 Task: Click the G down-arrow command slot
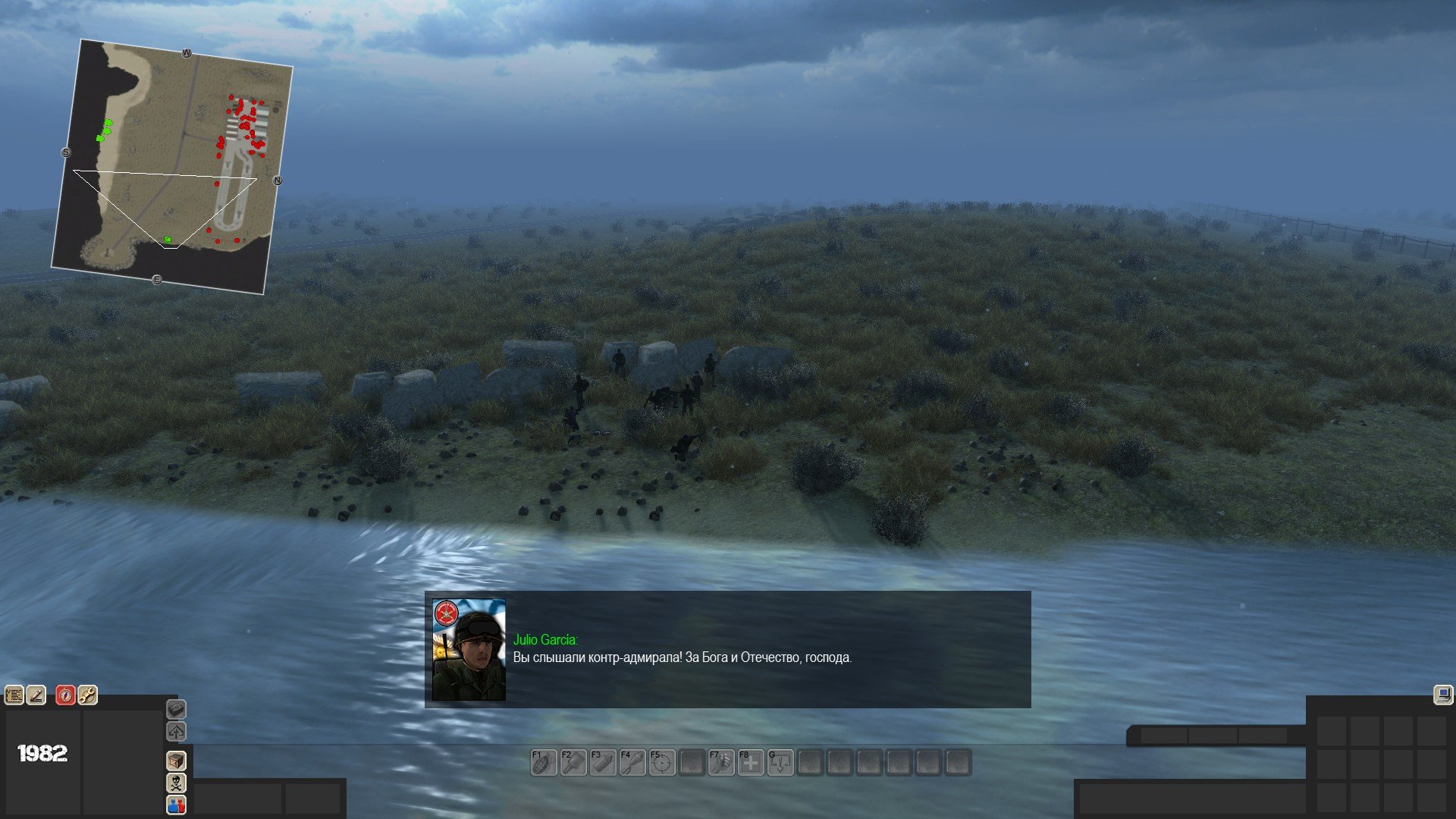coord(780,762)
